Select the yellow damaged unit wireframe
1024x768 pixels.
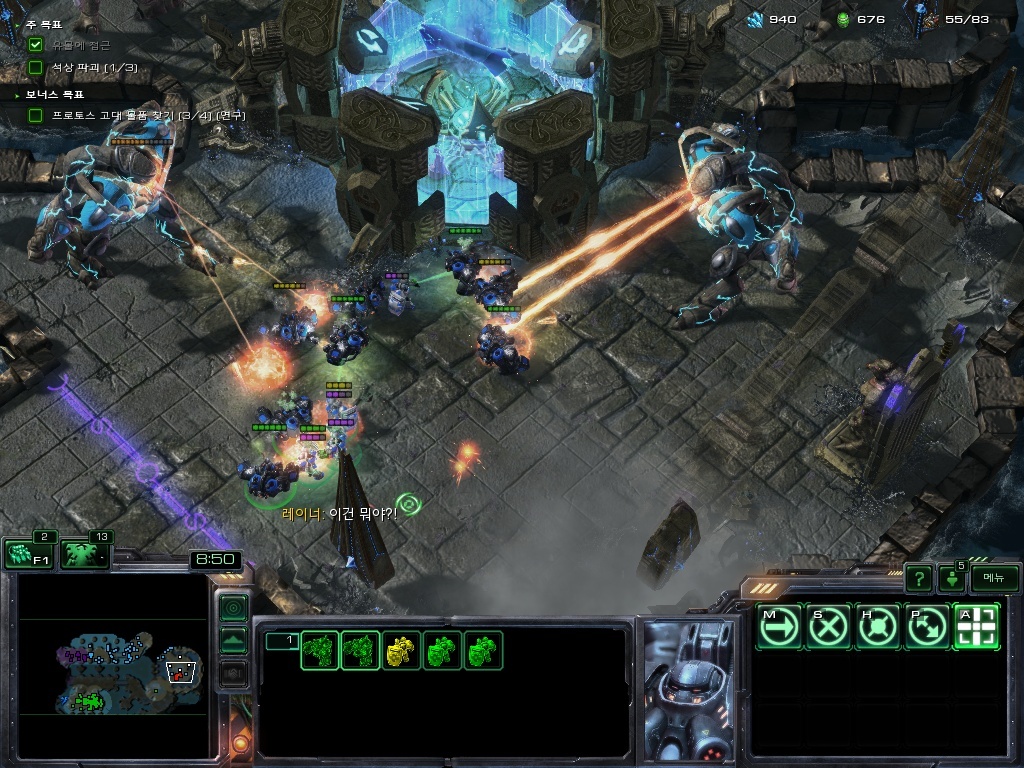tap(402, 651)
